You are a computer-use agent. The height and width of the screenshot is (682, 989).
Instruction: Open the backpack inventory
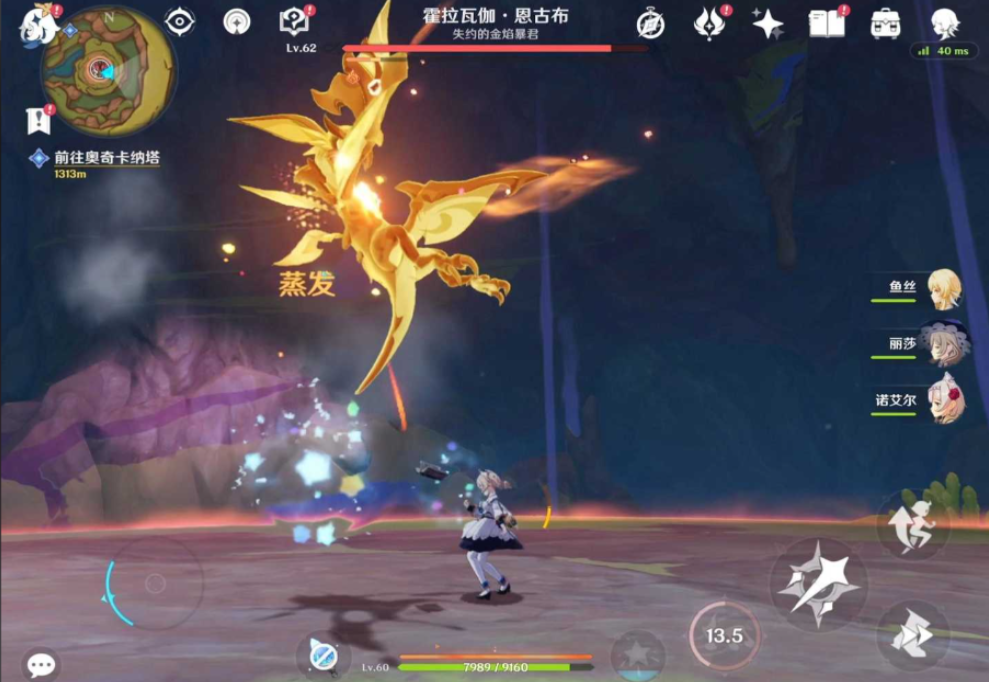(885, 22)
